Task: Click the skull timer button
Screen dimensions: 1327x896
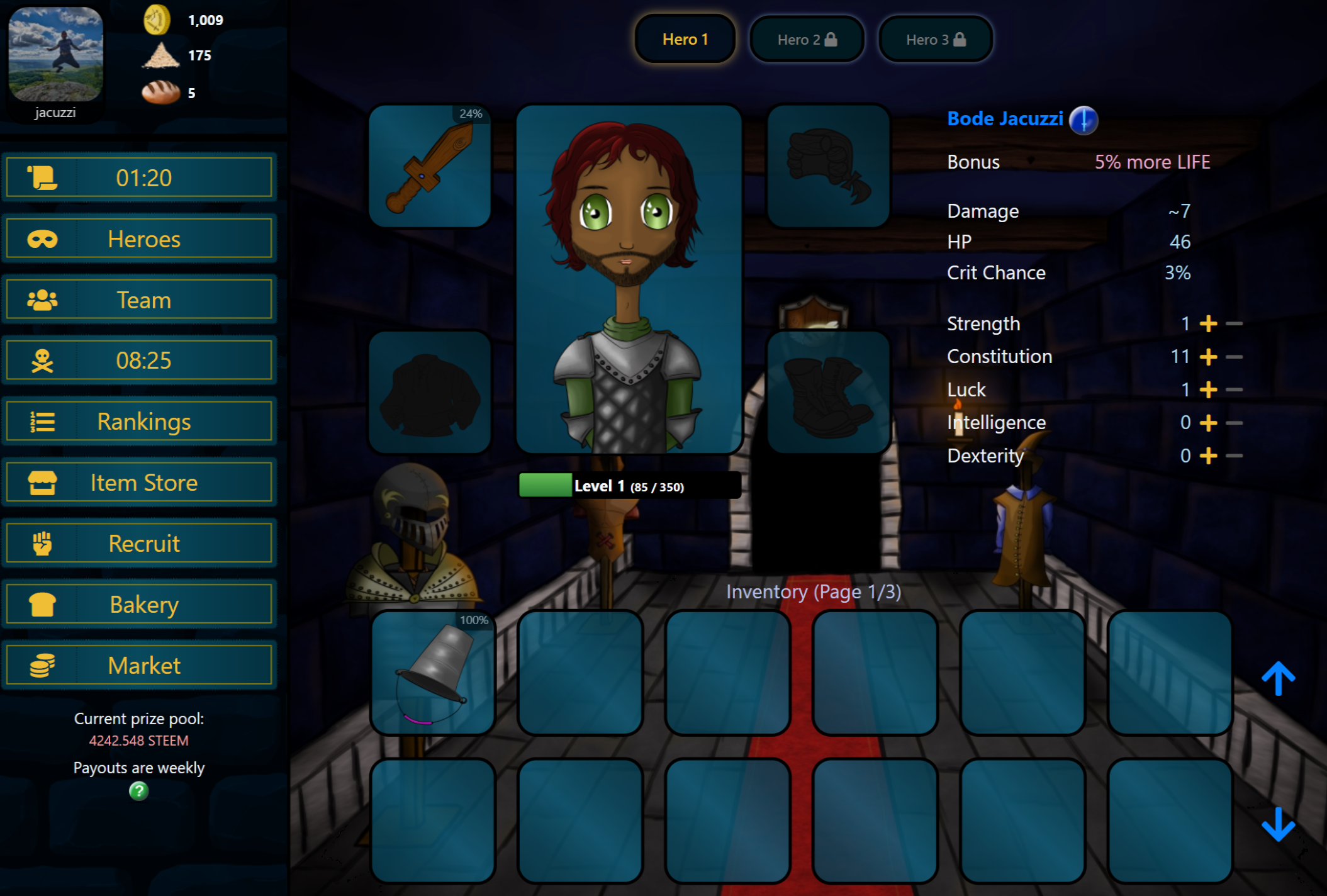Action: 139,361
